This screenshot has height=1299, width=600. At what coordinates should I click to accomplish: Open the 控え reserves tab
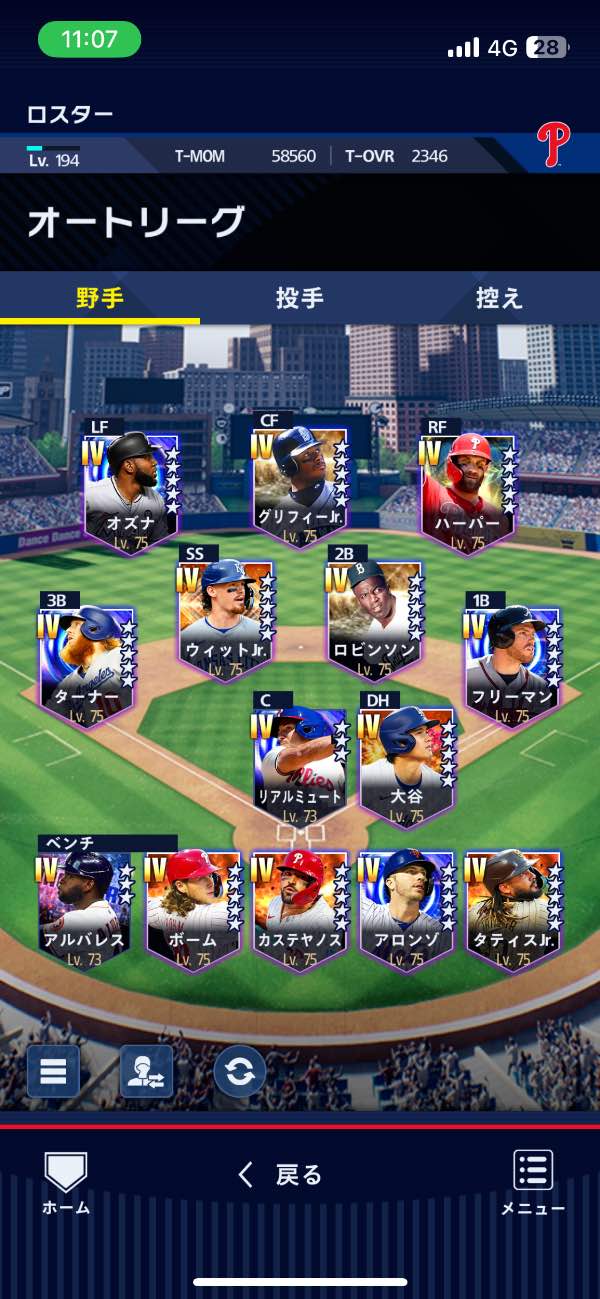[499, 298]
